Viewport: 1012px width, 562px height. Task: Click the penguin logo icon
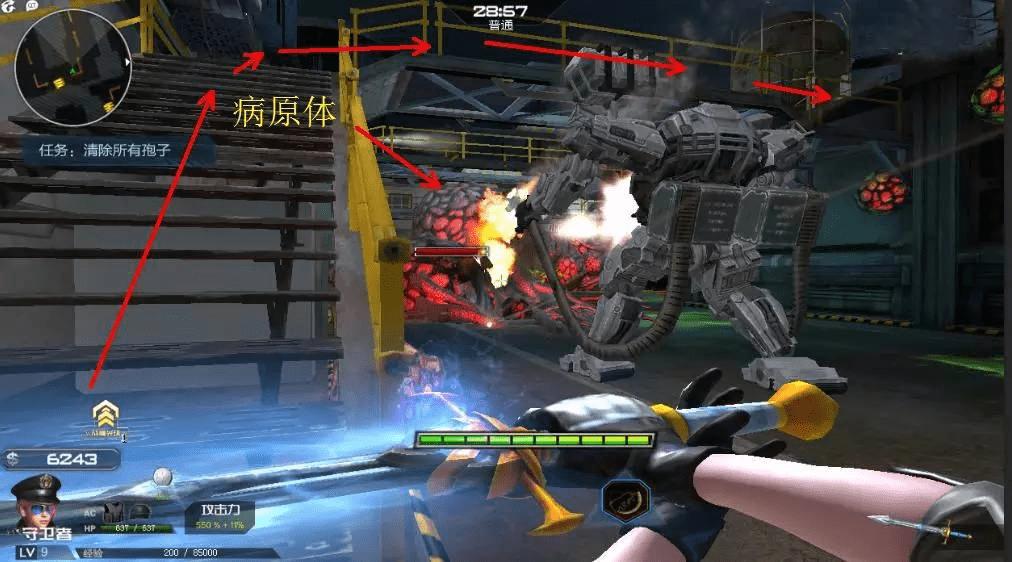tap(8, 5)
